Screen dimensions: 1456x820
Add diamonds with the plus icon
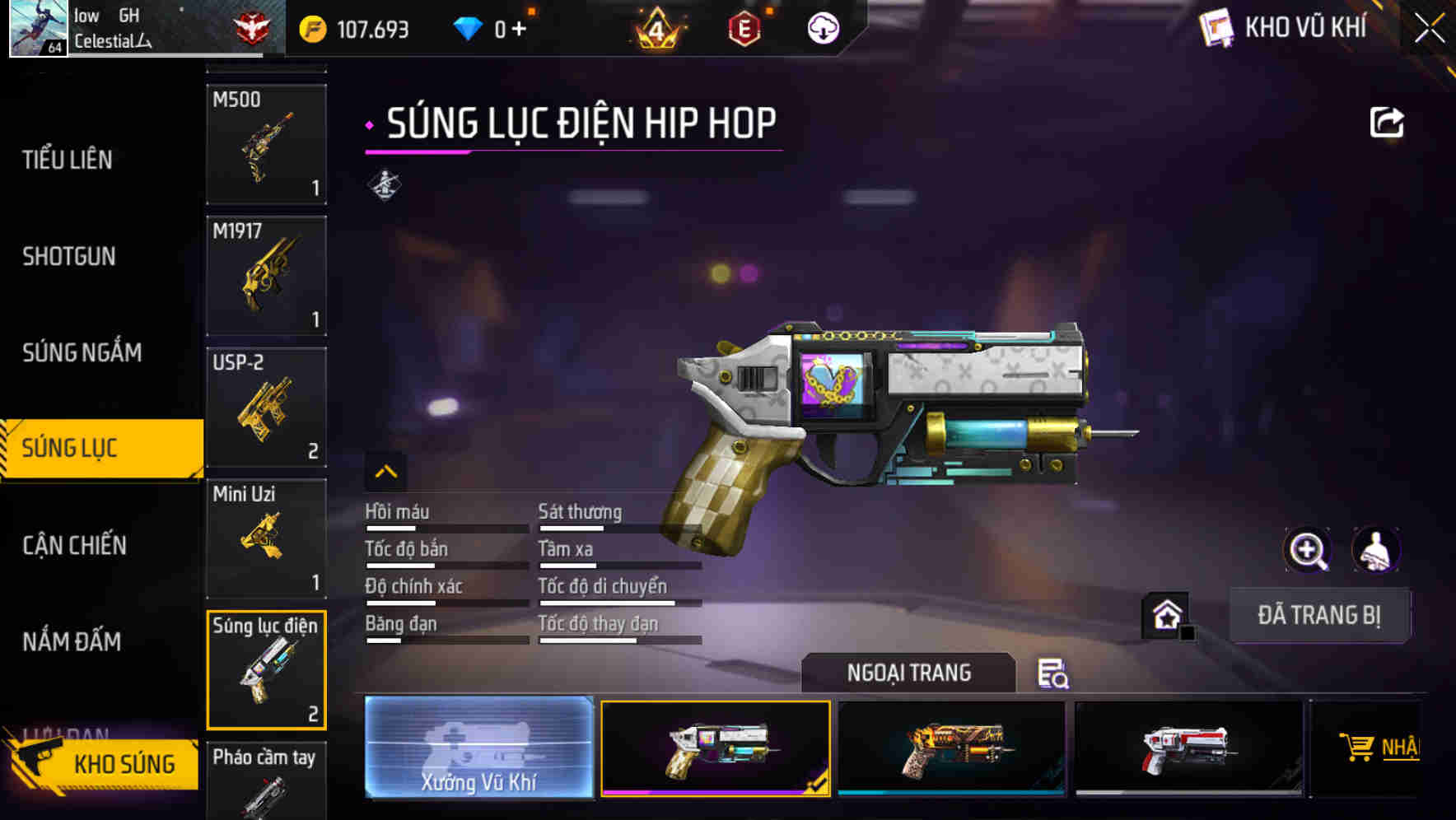519,27
